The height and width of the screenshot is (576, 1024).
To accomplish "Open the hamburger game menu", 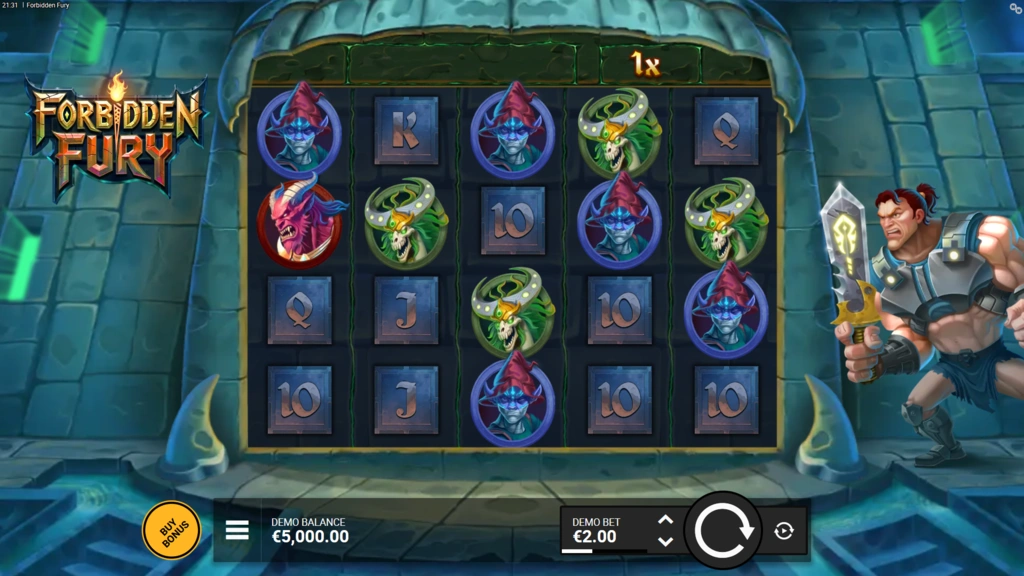I will click(237, 530).
